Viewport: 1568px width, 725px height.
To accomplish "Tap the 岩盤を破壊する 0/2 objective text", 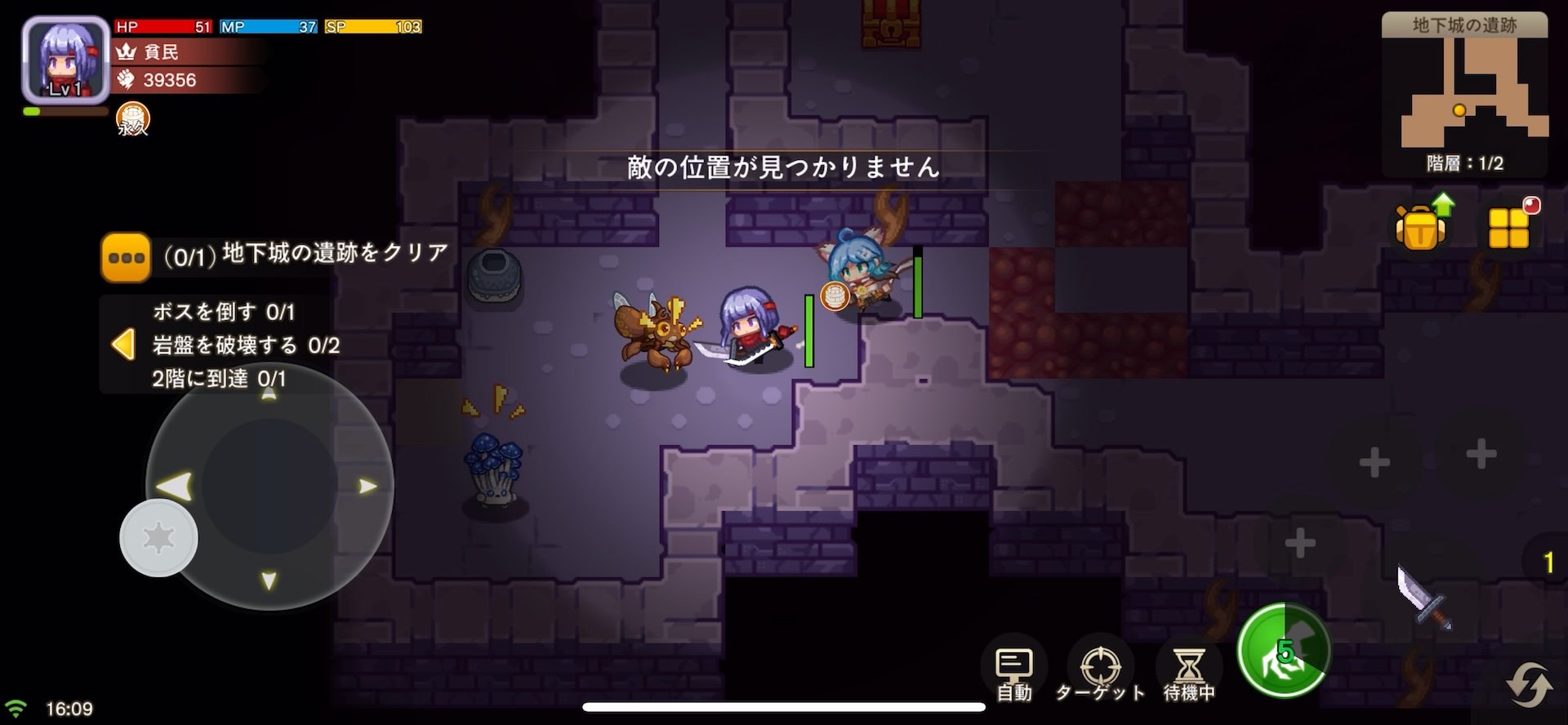I will [245, 345].
